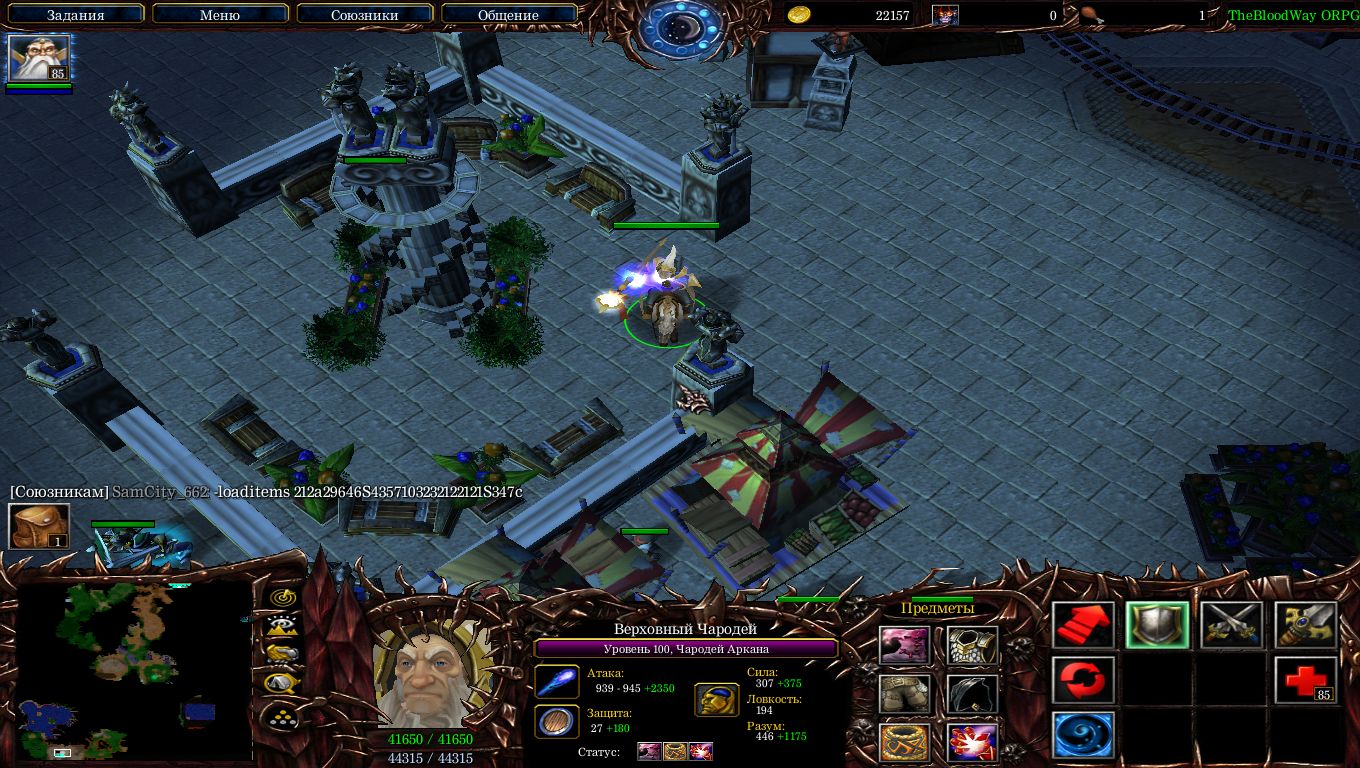Select the dark hood inventory item
Image resolution: width=1360 pixels, height=768 pixels.
click(x=972, y=695)
